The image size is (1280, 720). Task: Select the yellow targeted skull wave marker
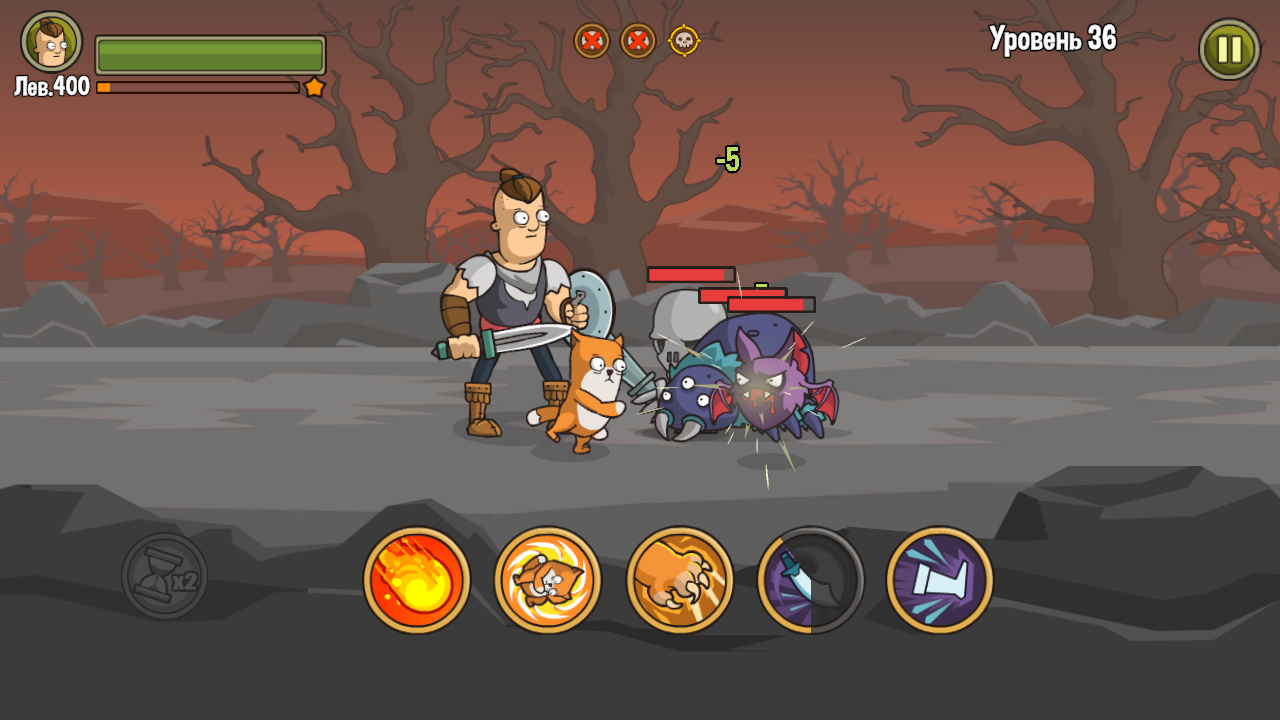[685, 42]
